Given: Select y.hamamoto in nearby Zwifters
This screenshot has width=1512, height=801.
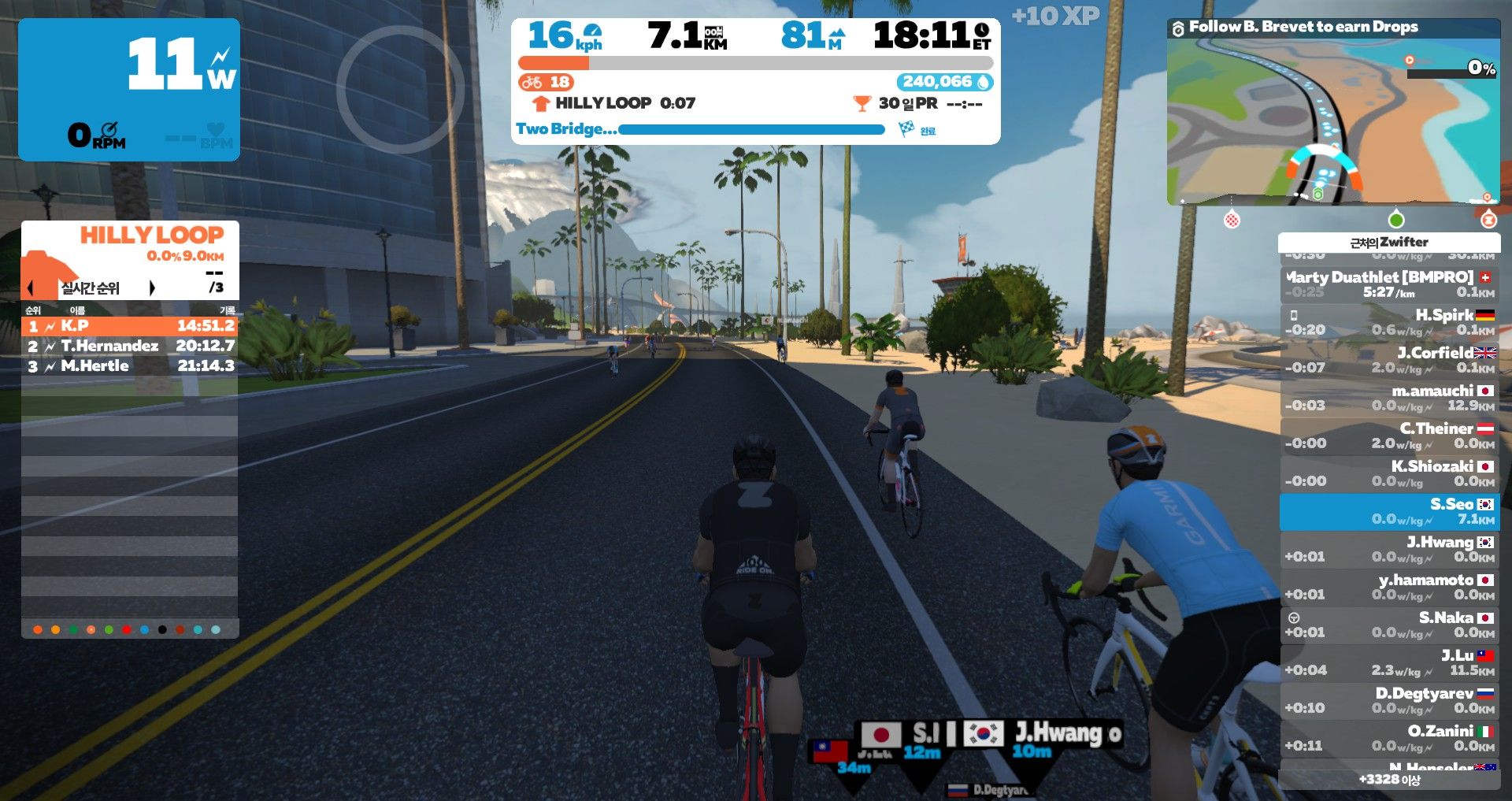Looking at the screenshot, I should (x=1389, y=587).
